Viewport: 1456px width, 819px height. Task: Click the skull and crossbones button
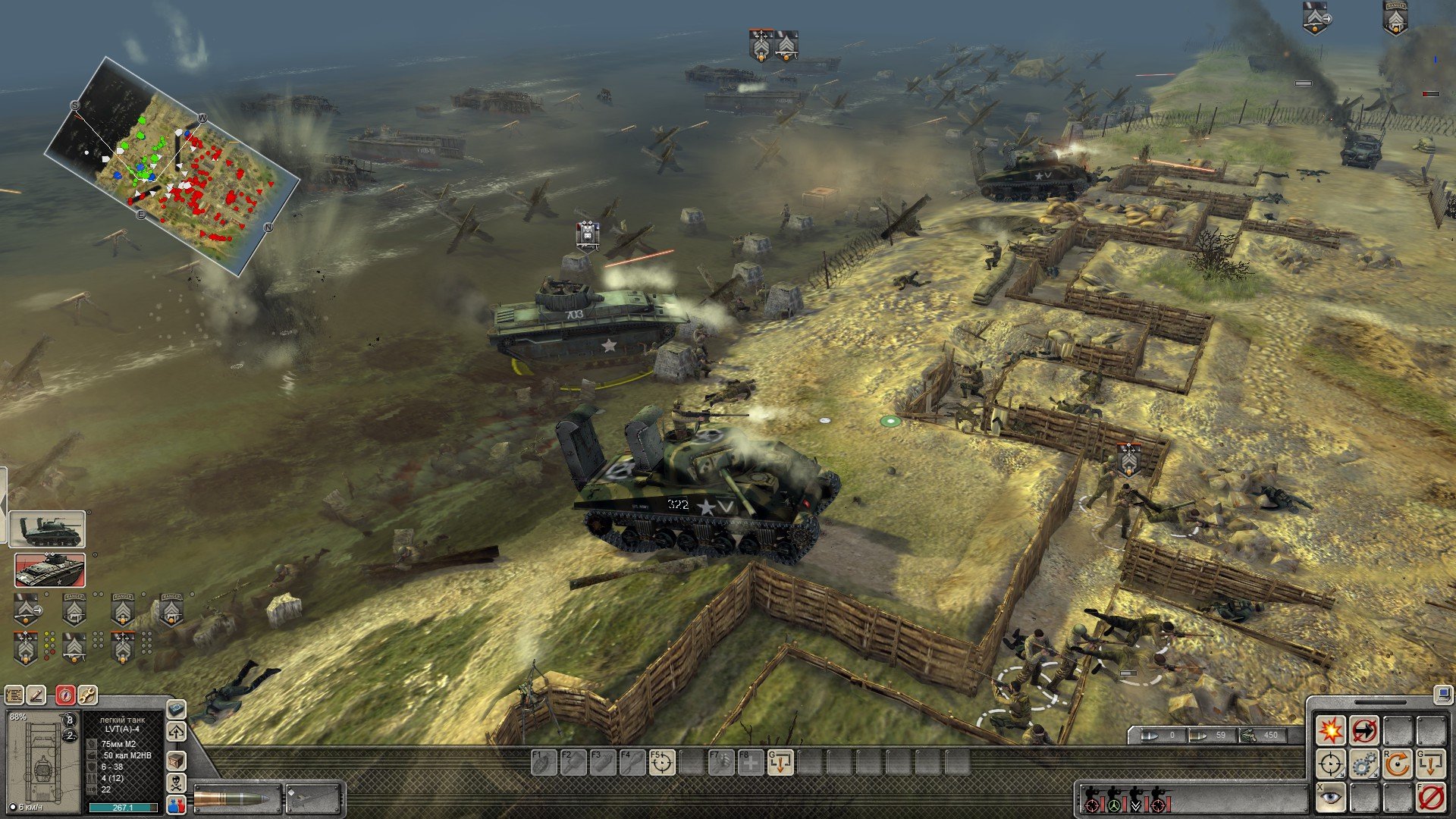click(176, 783)
